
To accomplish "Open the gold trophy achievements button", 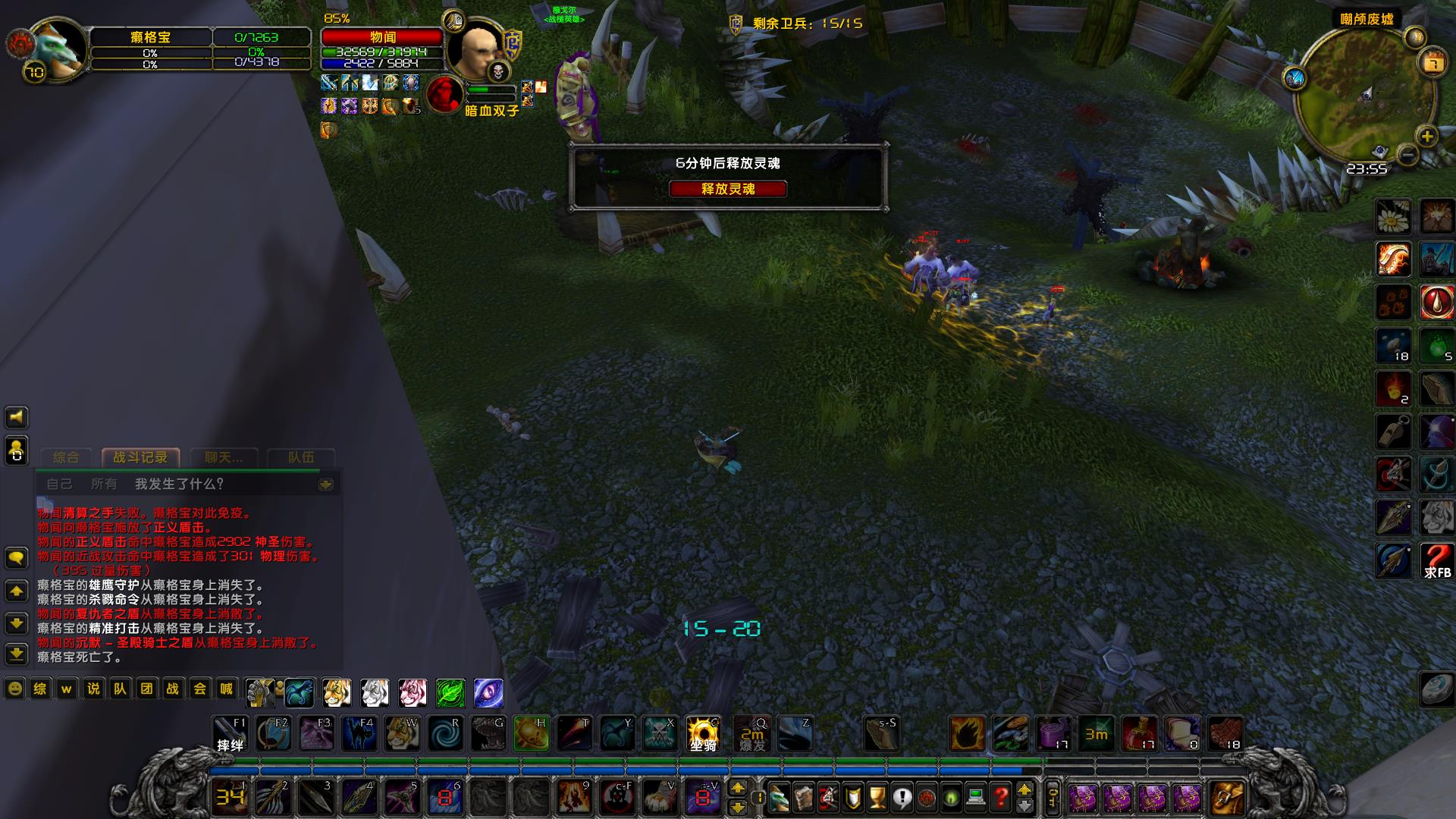I will tap(877, 798).
